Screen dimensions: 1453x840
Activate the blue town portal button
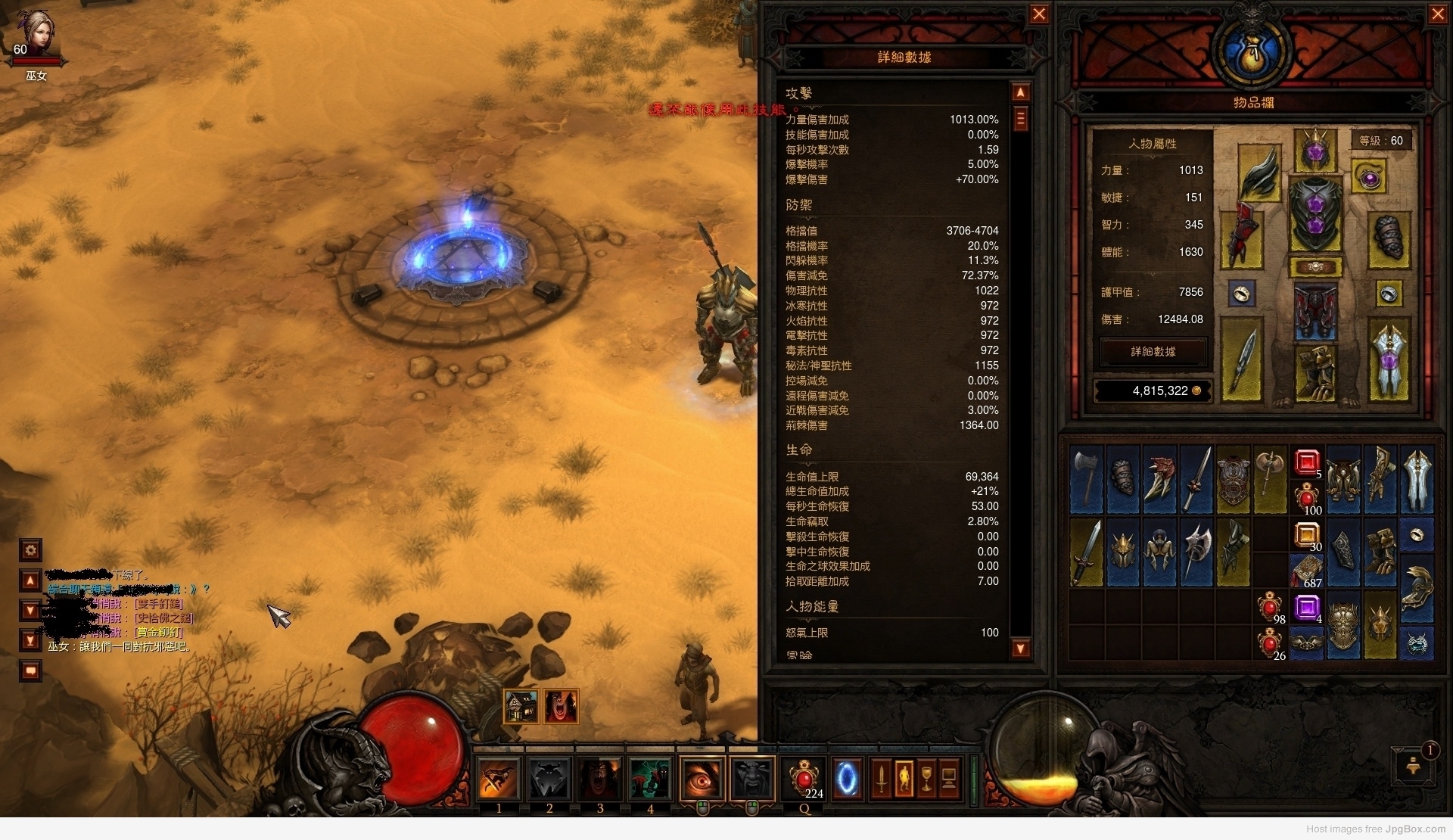[848, 779]
